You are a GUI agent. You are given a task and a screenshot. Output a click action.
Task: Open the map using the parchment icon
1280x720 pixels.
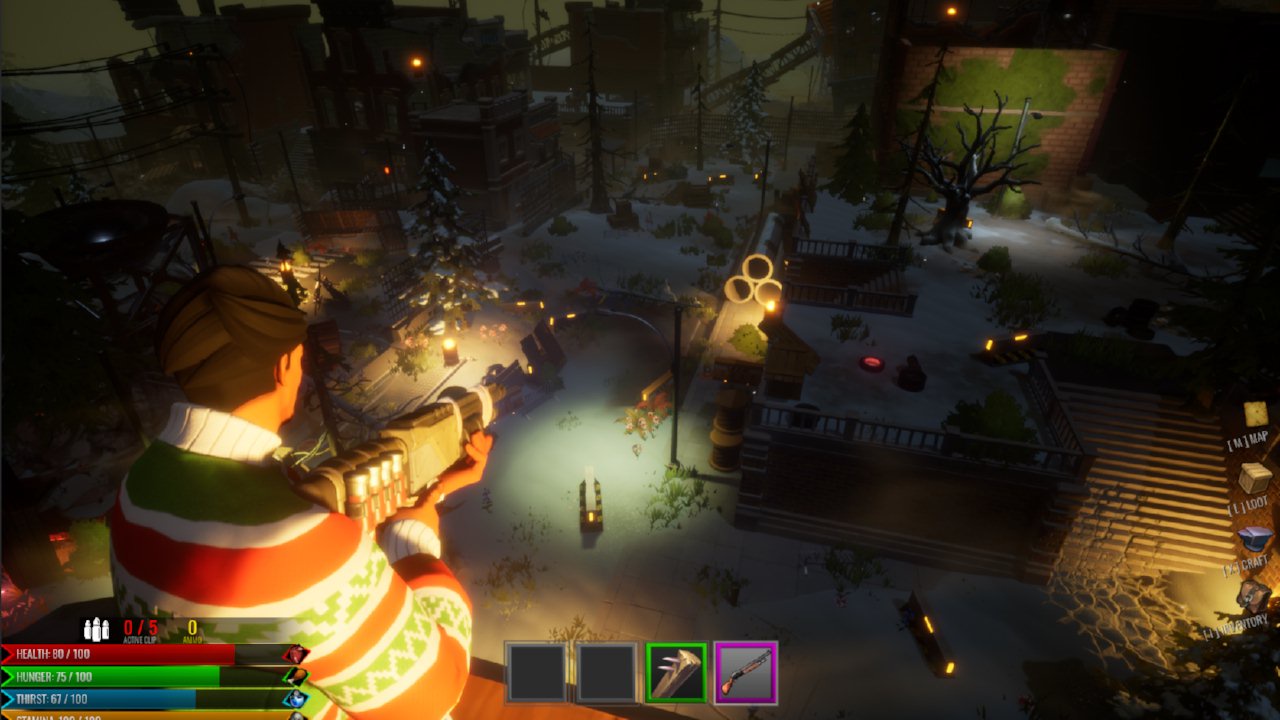tap(1255, 414)
